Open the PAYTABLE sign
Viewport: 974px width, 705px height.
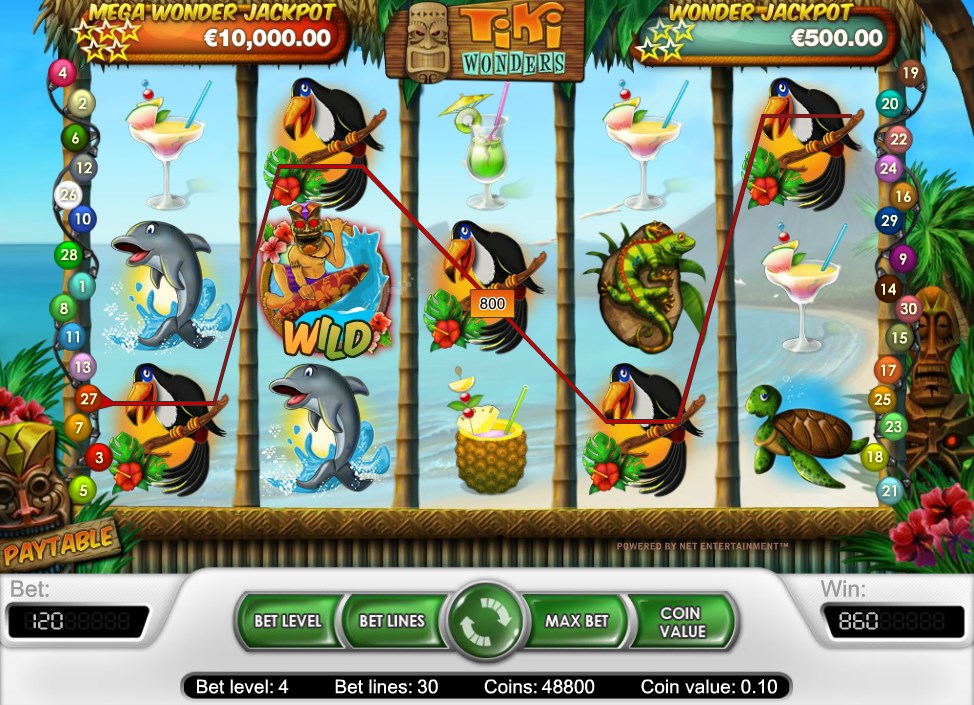click(x=60, y=548)
